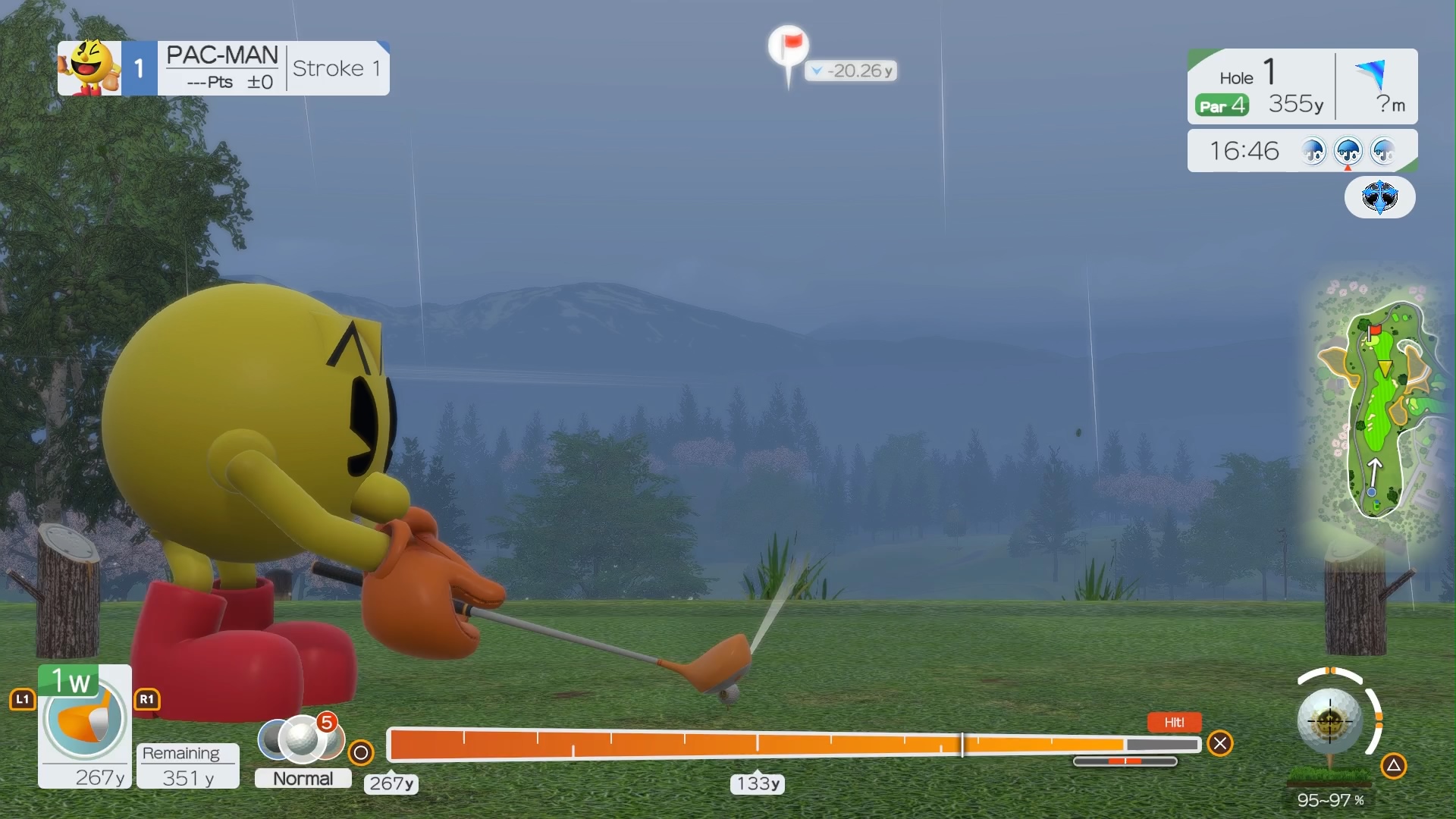Open PAC-MAN's player score panel
The height and width of the screenshot is (819, 1456).
tap(223, 68)
